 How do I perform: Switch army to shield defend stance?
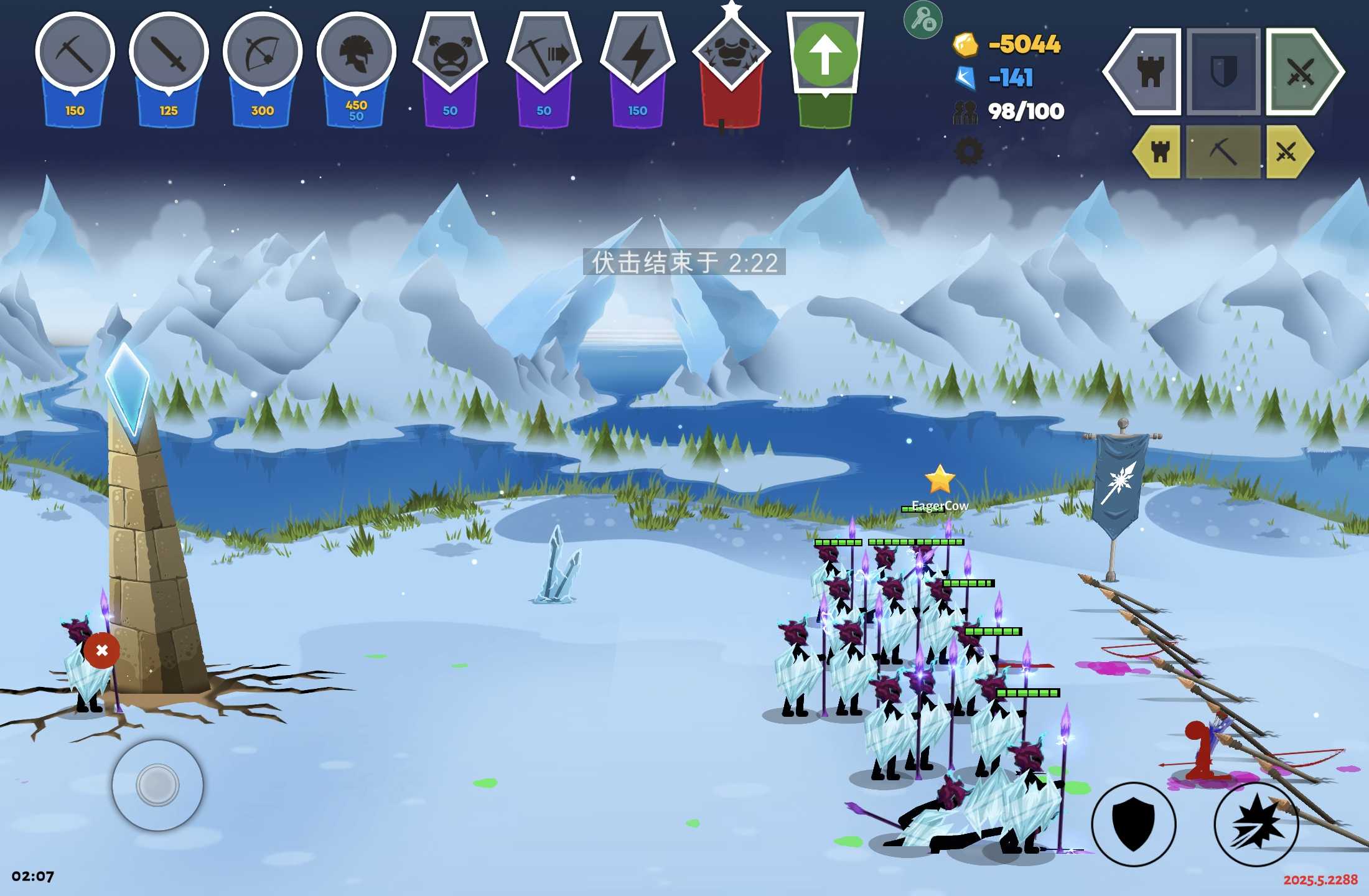point(1223,72)
